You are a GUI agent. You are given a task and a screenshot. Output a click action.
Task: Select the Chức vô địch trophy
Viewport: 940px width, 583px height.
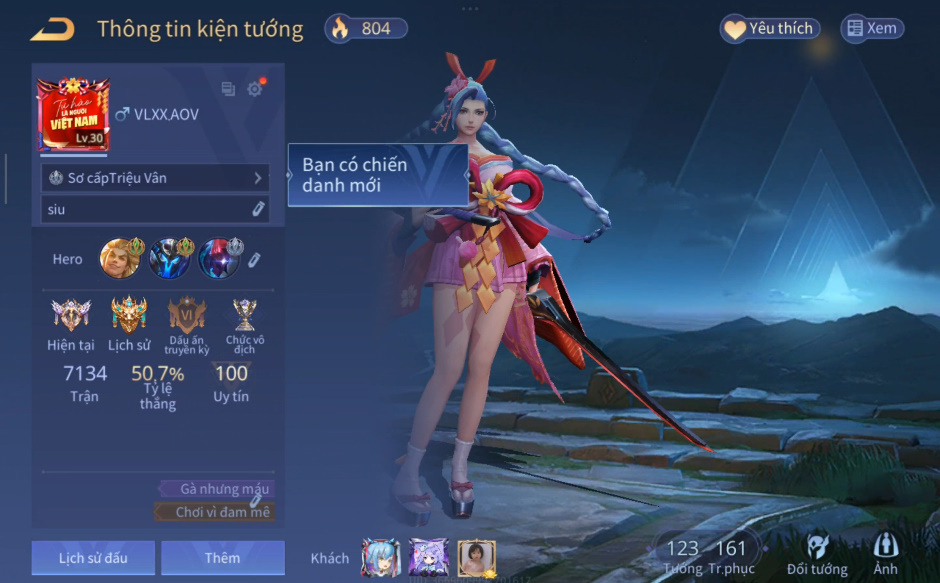click(244, 316)
